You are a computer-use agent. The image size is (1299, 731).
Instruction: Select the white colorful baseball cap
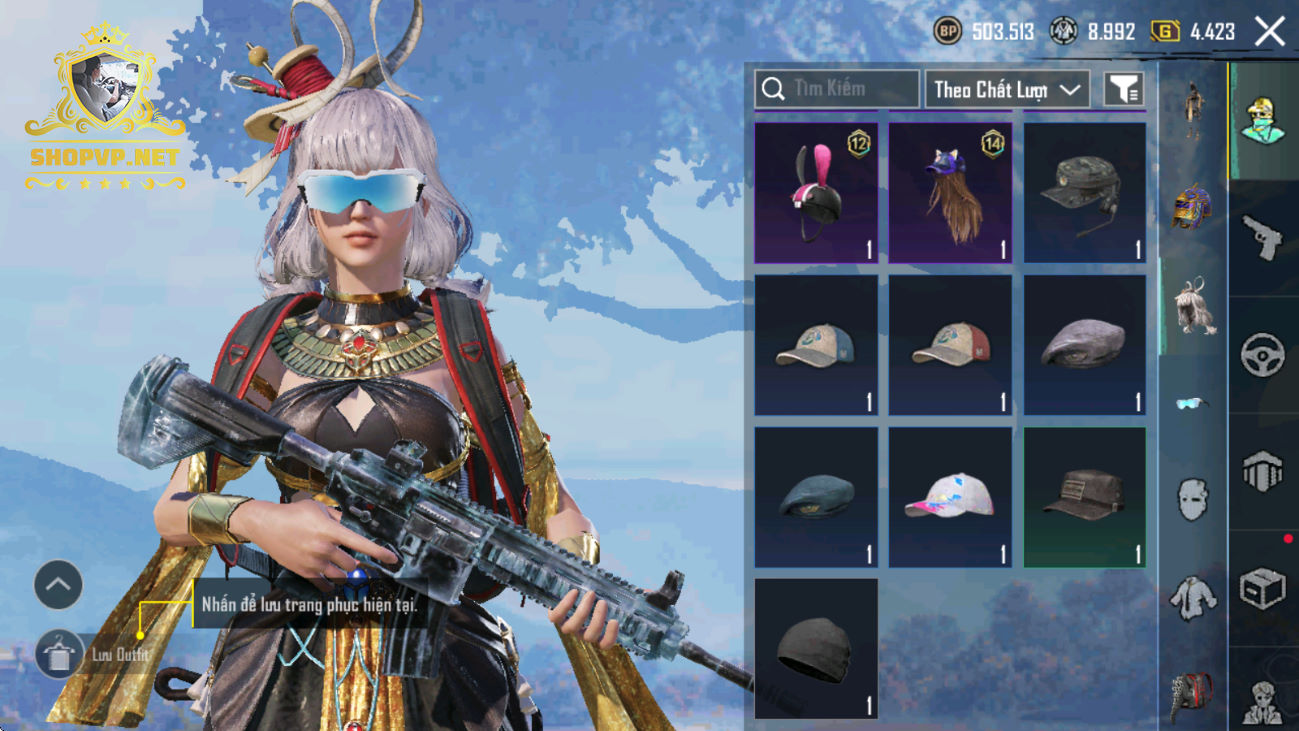click(950, 497)
